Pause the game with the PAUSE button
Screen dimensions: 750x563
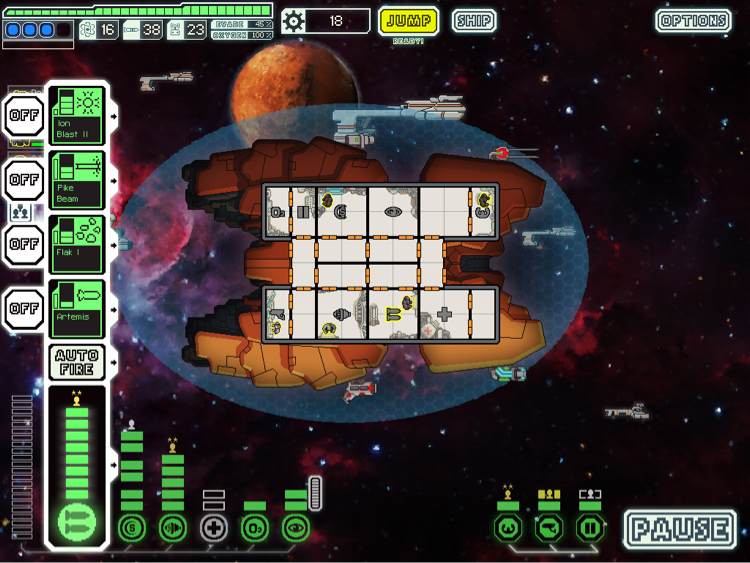[680, 529]
